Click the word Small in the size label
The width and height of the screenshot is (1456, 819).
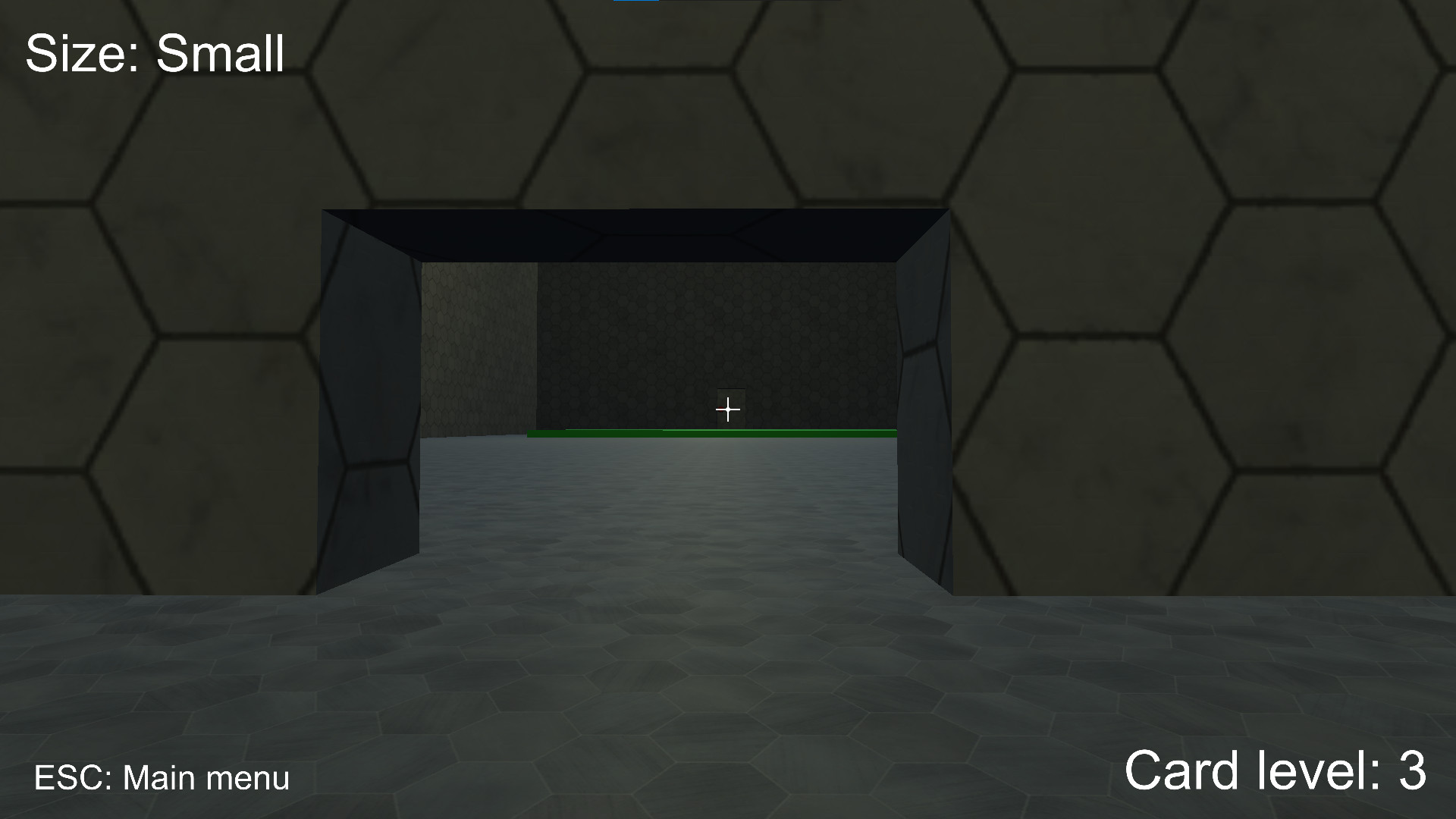pyautogui.click(x=220, y=52)
